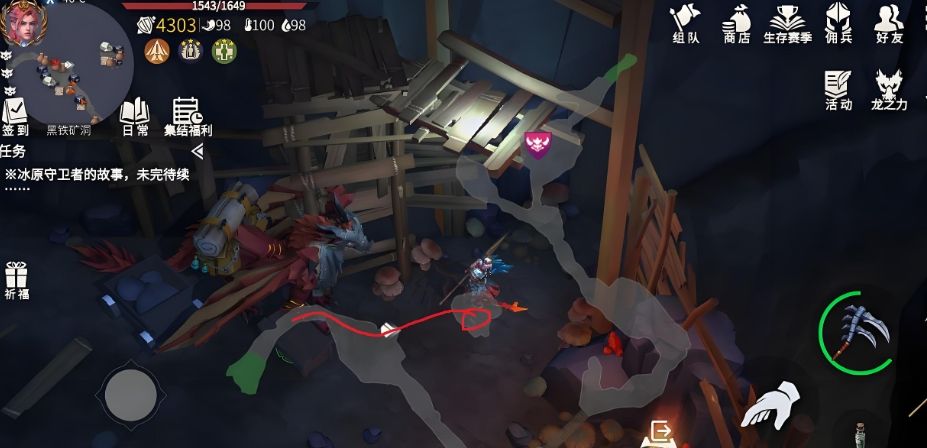
Task: Open the 祈福 blessing gift icon
Action: click(16, 279)
